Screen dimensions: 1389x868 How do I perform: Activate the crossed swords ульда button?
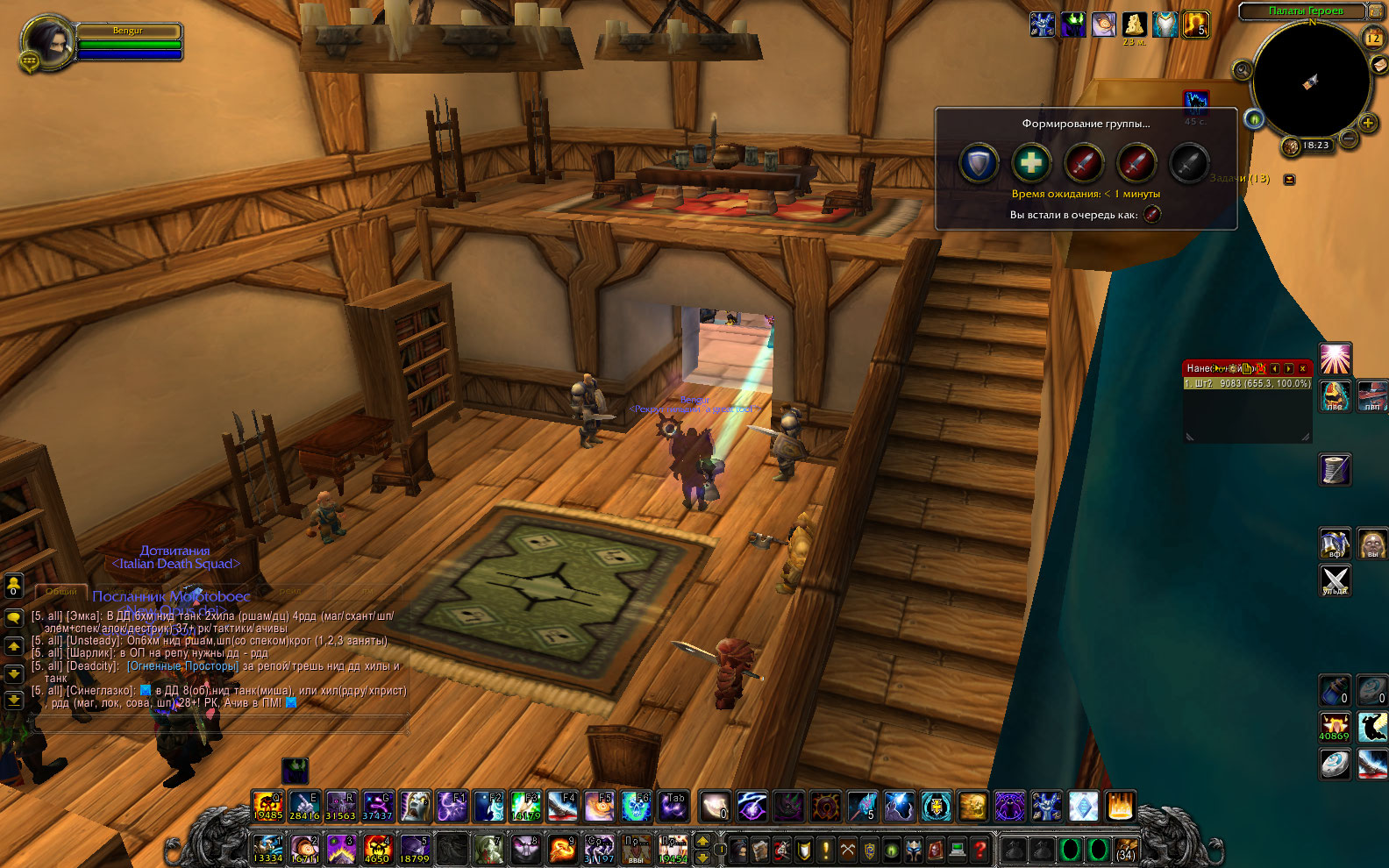click(1335, 580)
